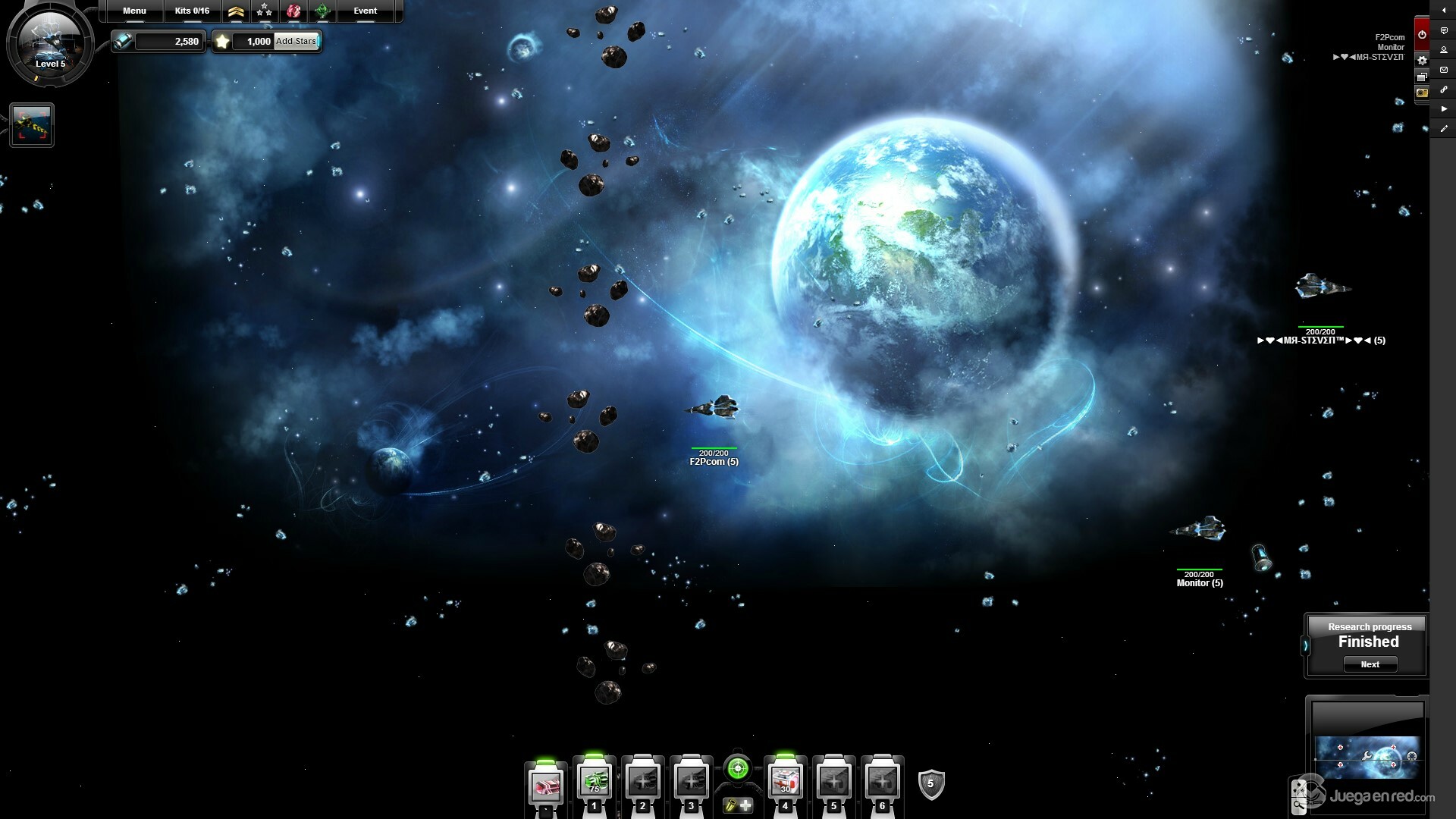Click the shield badge showing 5
The height and width of the screenshot is (819, 1456).
(930, 784)
